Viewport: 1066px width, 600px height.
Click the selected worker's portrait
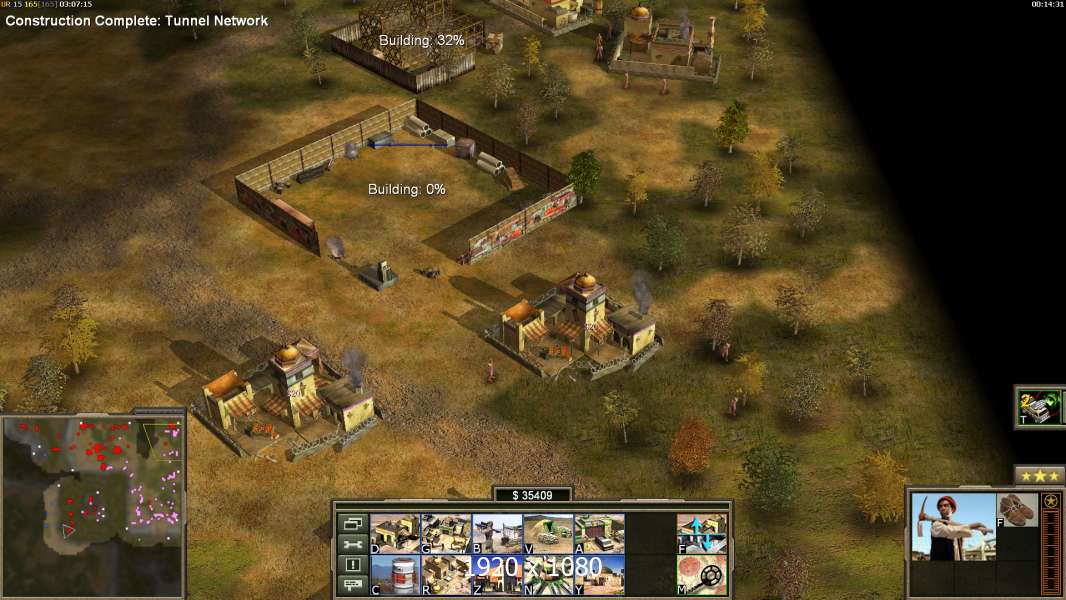pos(954,527)
